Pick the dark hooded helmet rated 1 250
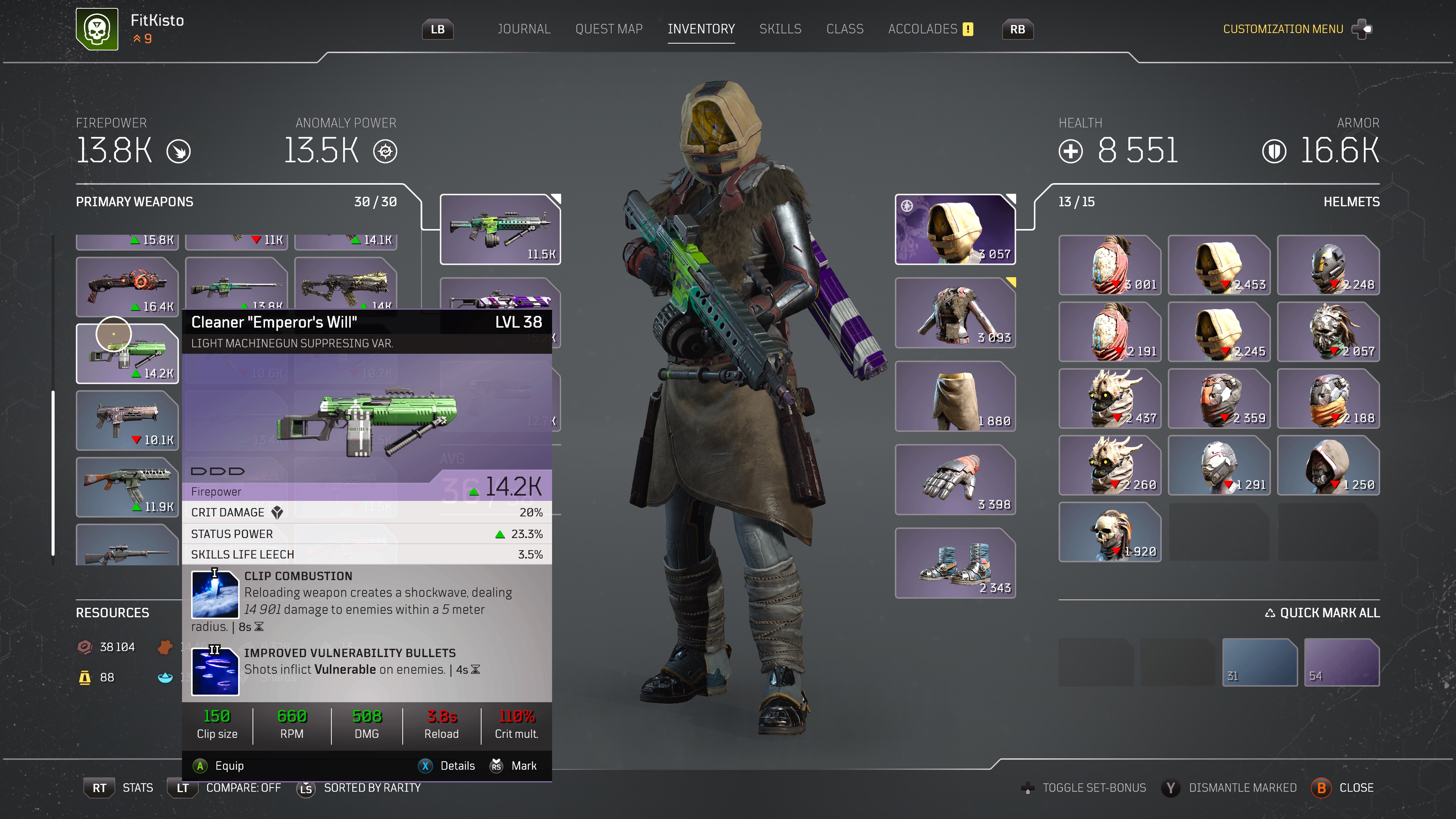This screenshot has width=1456, height=819. click(1328, 465)
